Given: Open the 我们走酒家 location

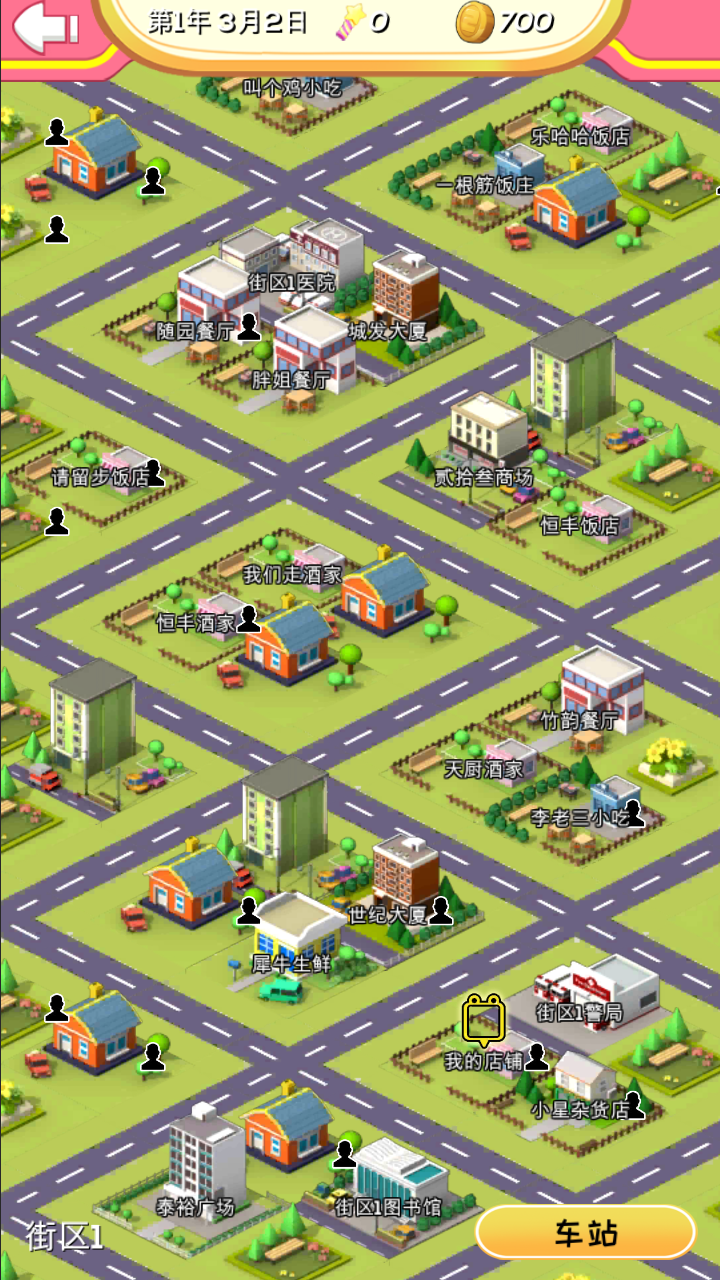Looking at the screenshot, I should (x=292, y=575).
